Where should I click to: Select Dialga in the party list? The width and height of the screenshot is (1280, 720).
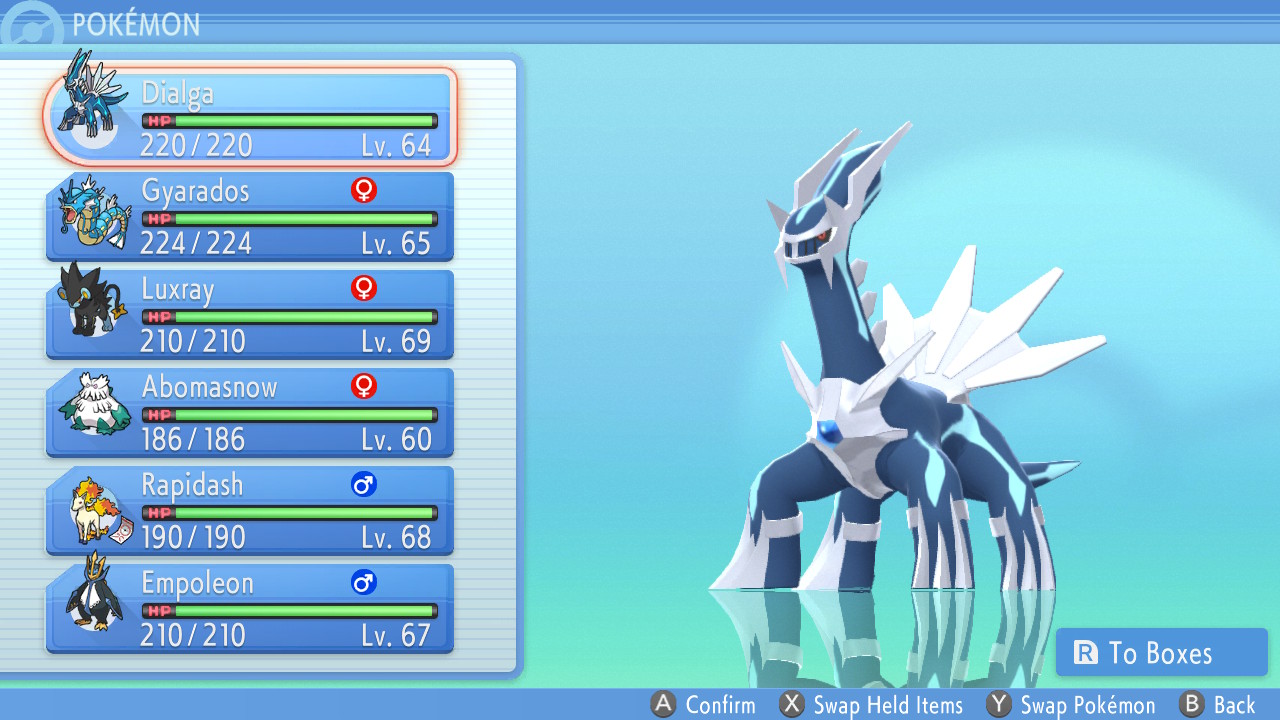pyautogui.click(x=250, y=118)
